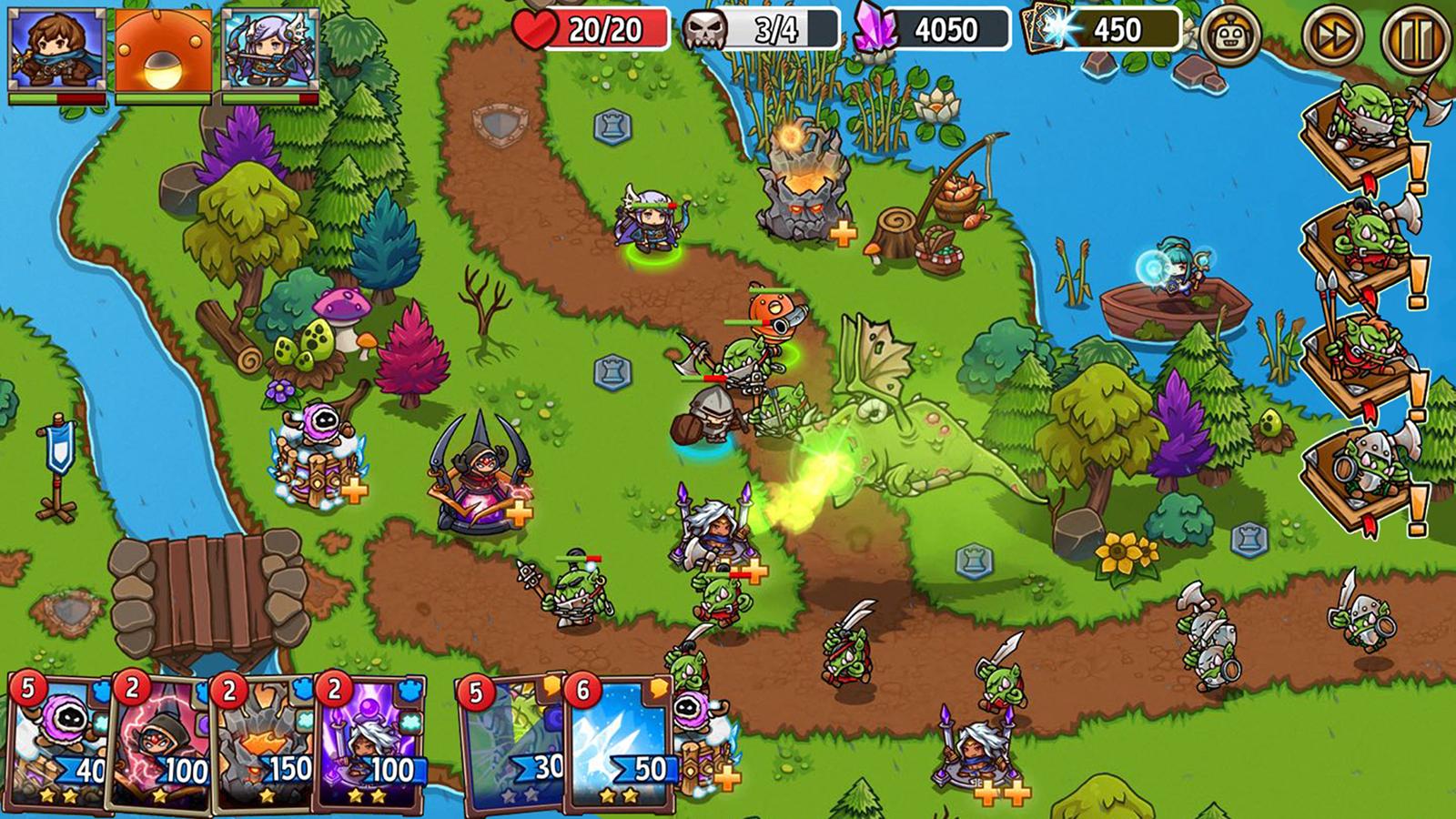Click the upgrade plus on the dark mage tower
Viewport: 1456px width, 819px height.
coord(519,513)
